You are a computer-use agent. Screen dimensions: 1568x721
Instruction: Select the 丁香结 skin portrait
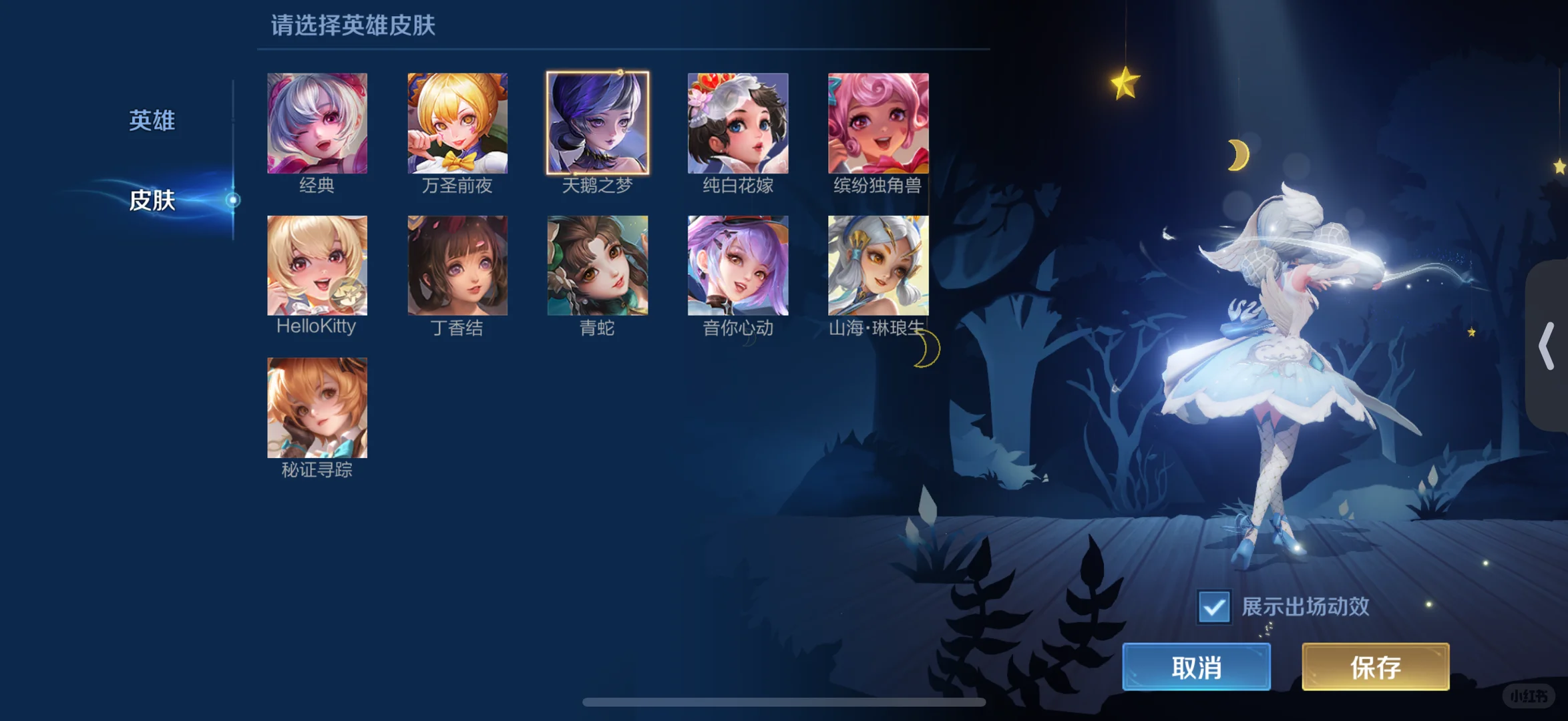point(457,265)
